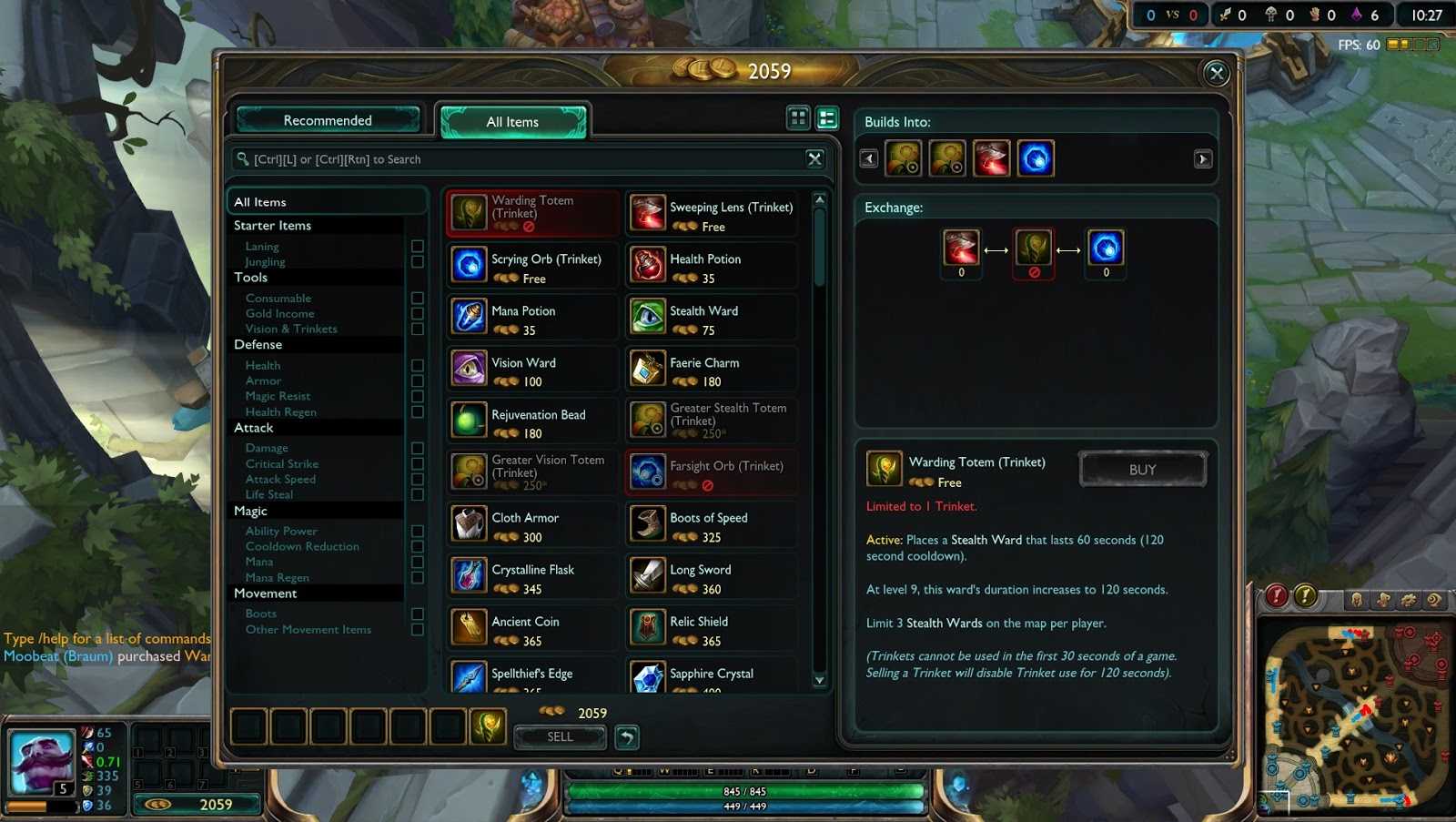This screenshot has width=1456, height=822.
Task: Click the Long Sword item icon
Action: (x=648, y=576)
